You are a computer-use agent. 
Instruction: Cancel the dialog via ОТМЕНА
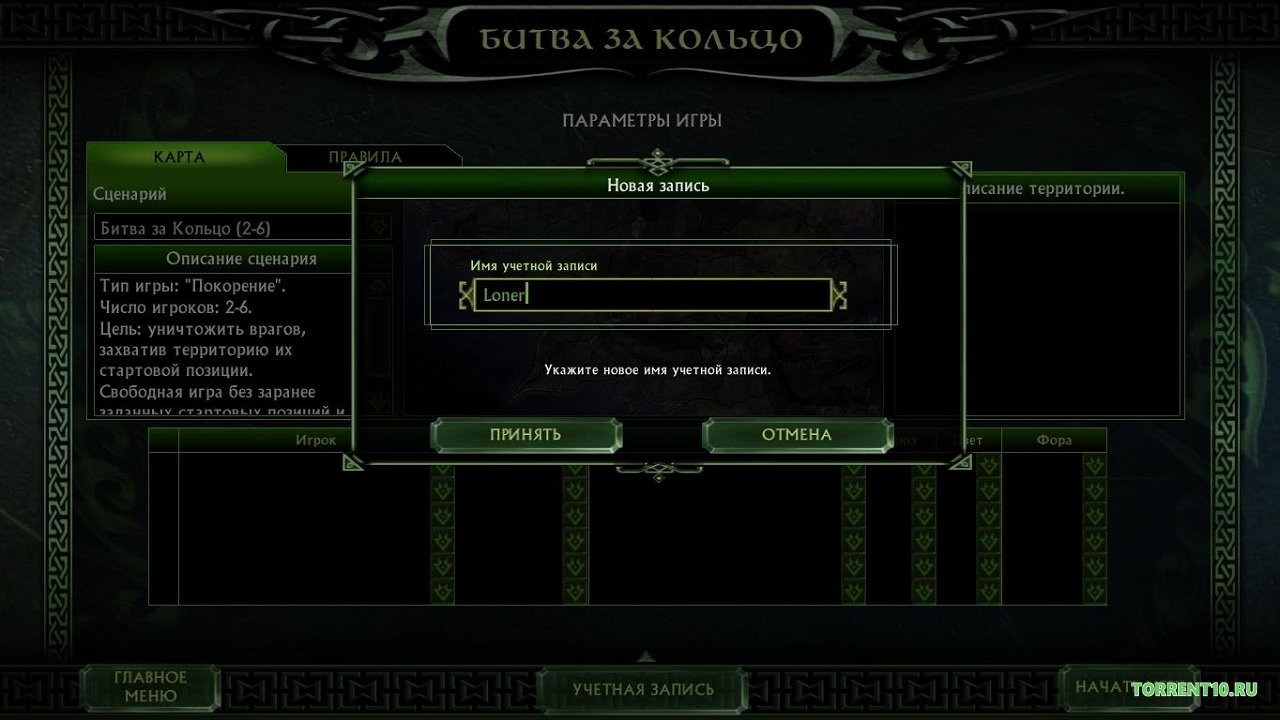click(x=797, y=435)
